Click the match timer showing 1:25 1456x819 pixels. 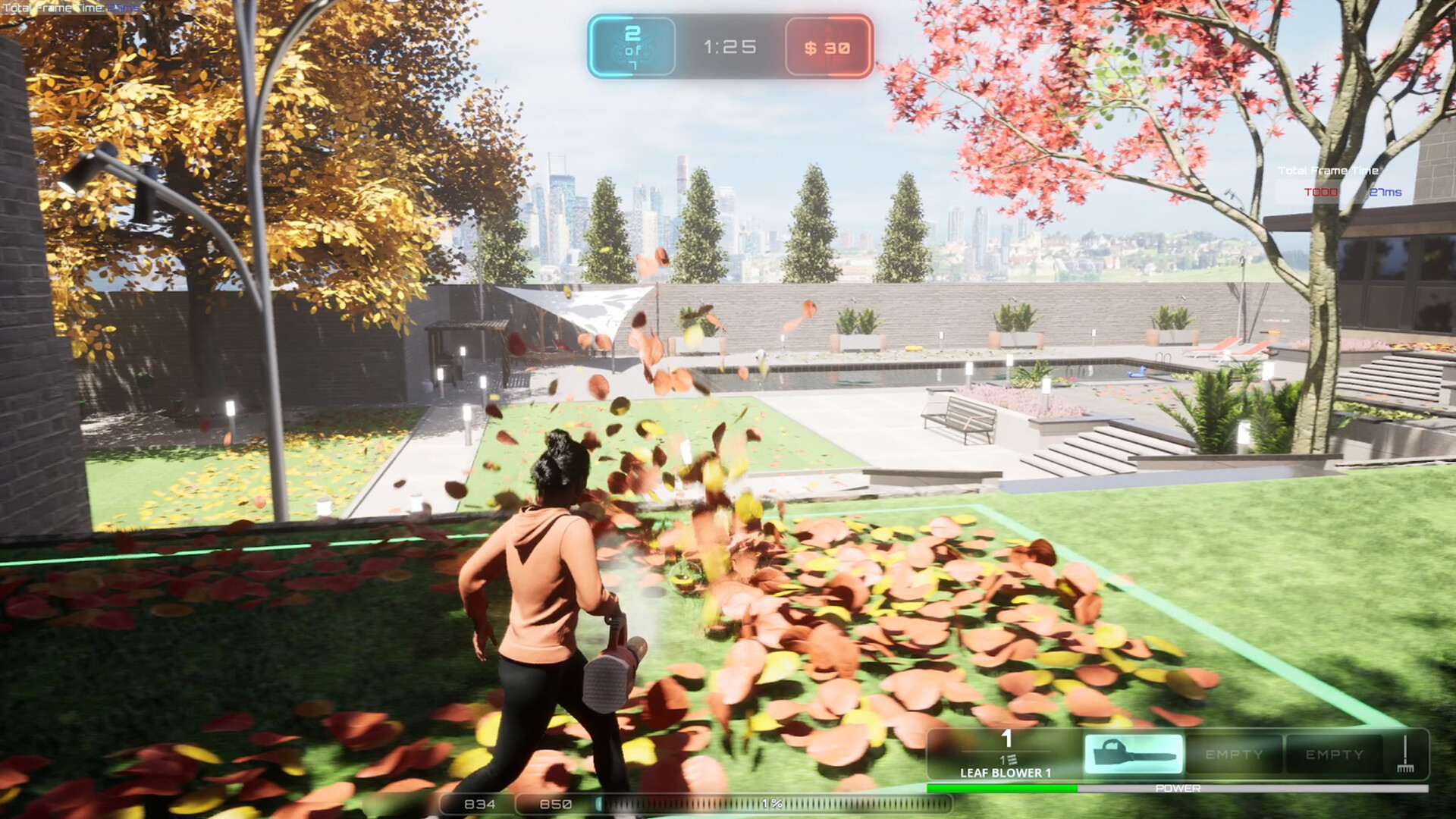[x=730, y=47]
